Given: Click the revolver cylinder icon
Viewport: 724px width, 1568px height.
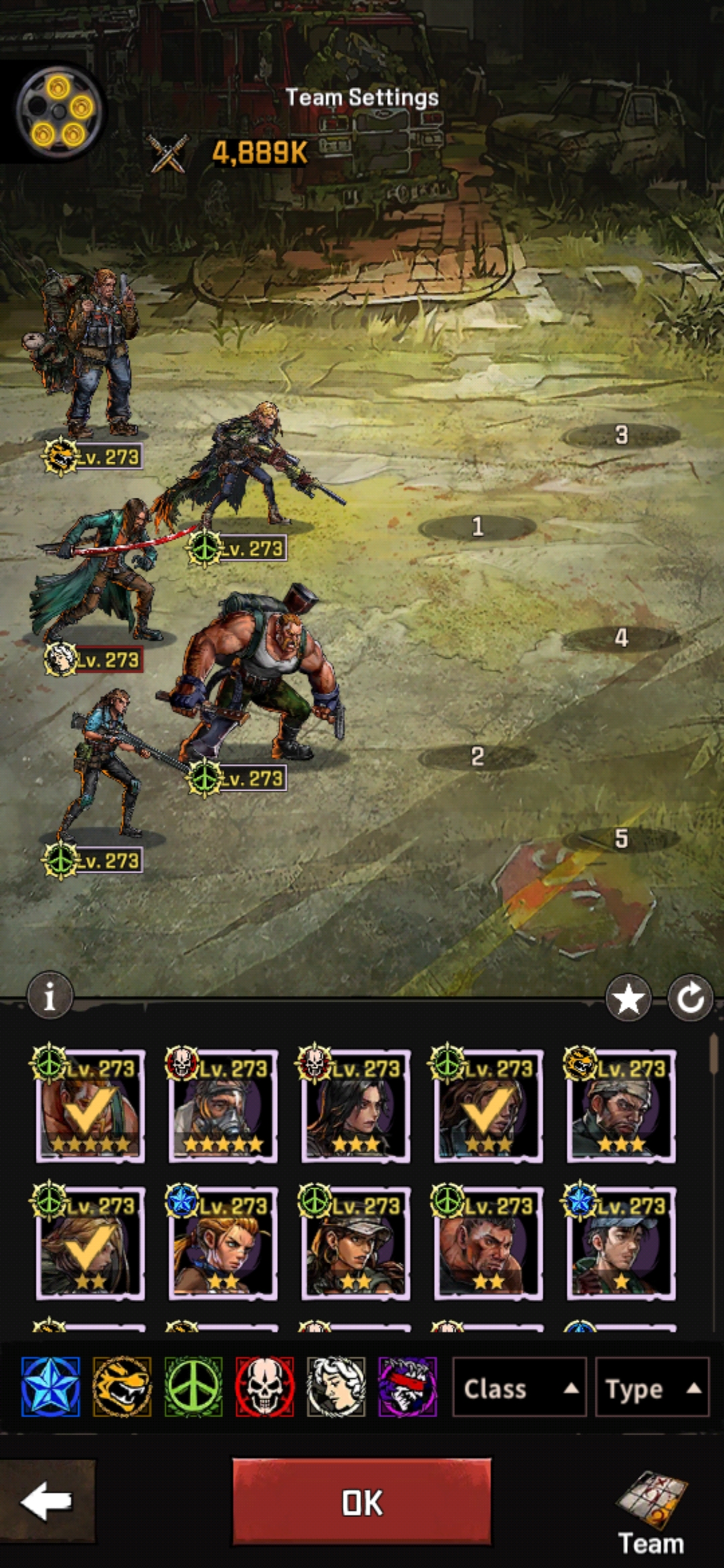Looking at the screenshot, I should click(59, 112).
